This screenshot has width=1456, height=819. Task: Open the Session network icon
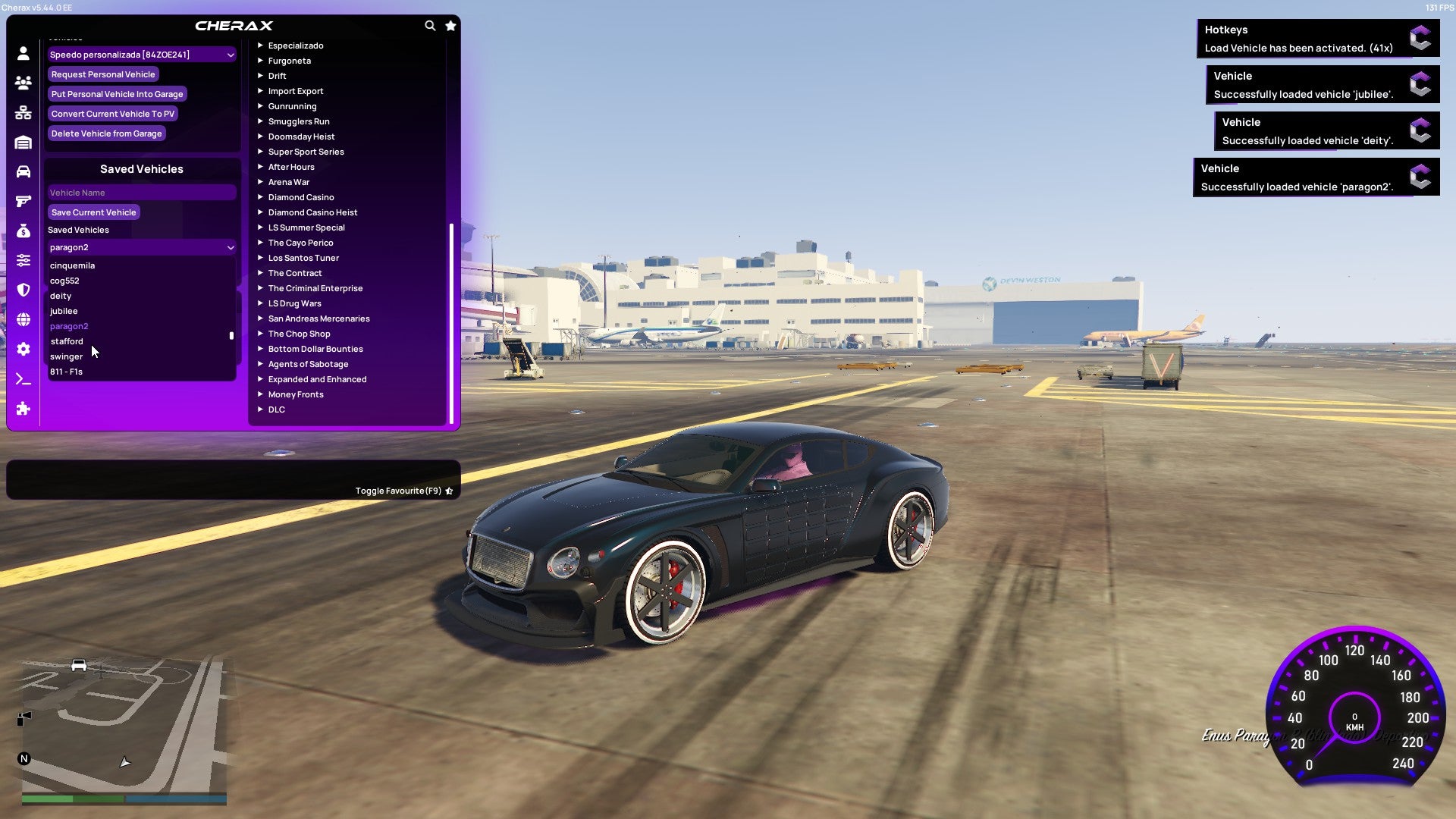coord(23,111)
